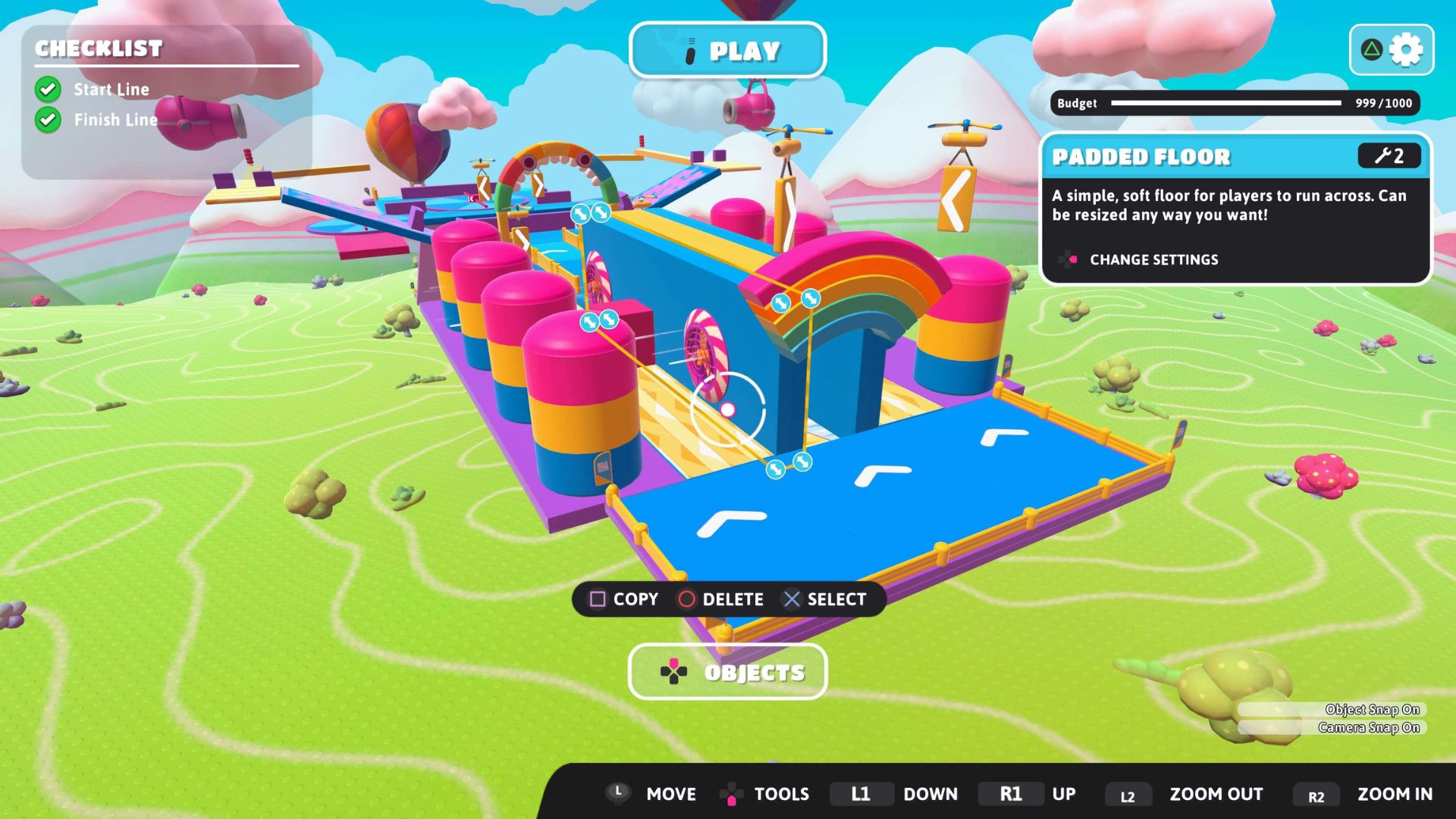Click the Finish Line checklist entry
1456x819 pixels.
tap(115, 119)
